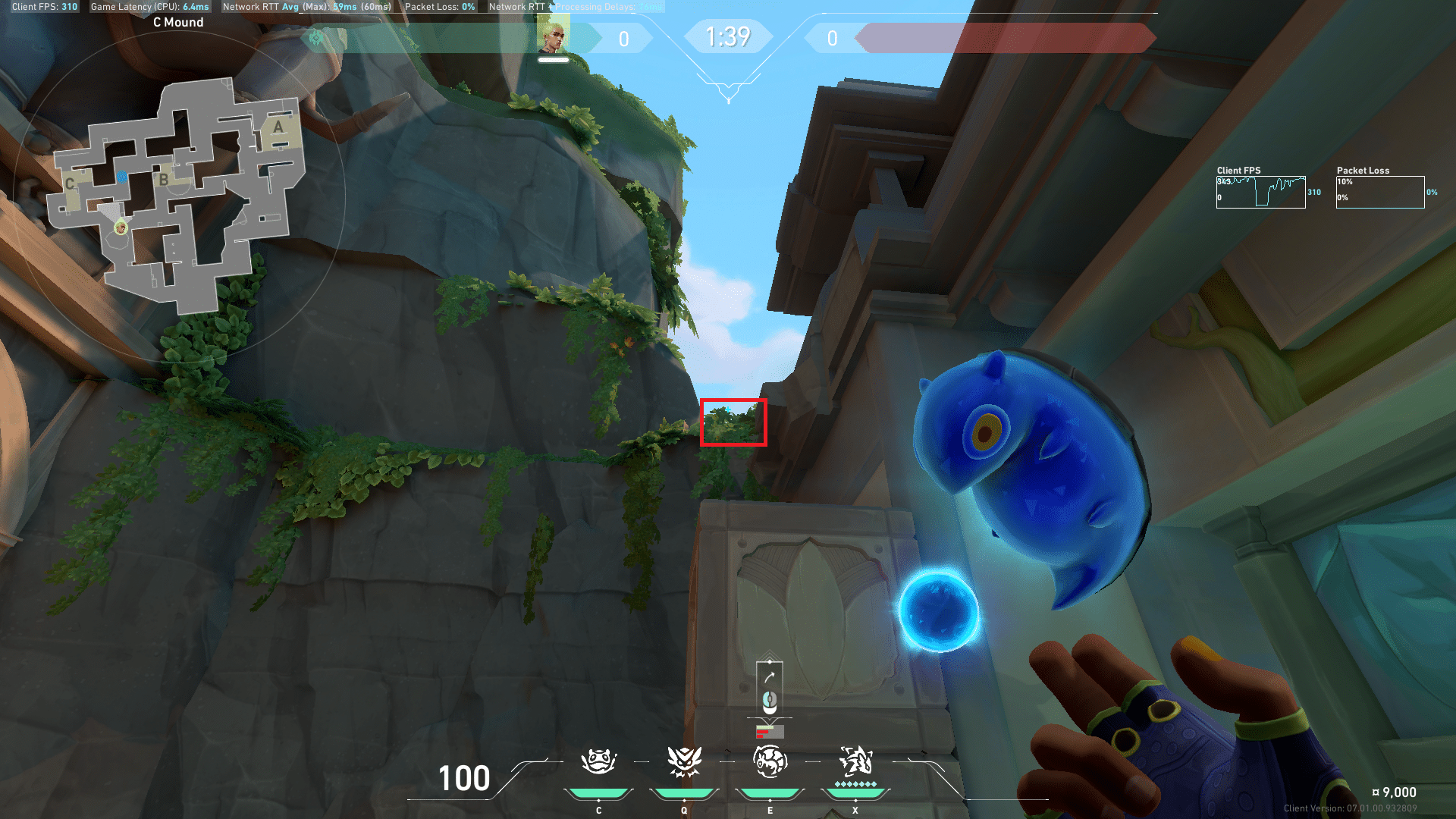1456x819 pixels.
Task: Click the Client FPS graph
Action: [1260, 192]
